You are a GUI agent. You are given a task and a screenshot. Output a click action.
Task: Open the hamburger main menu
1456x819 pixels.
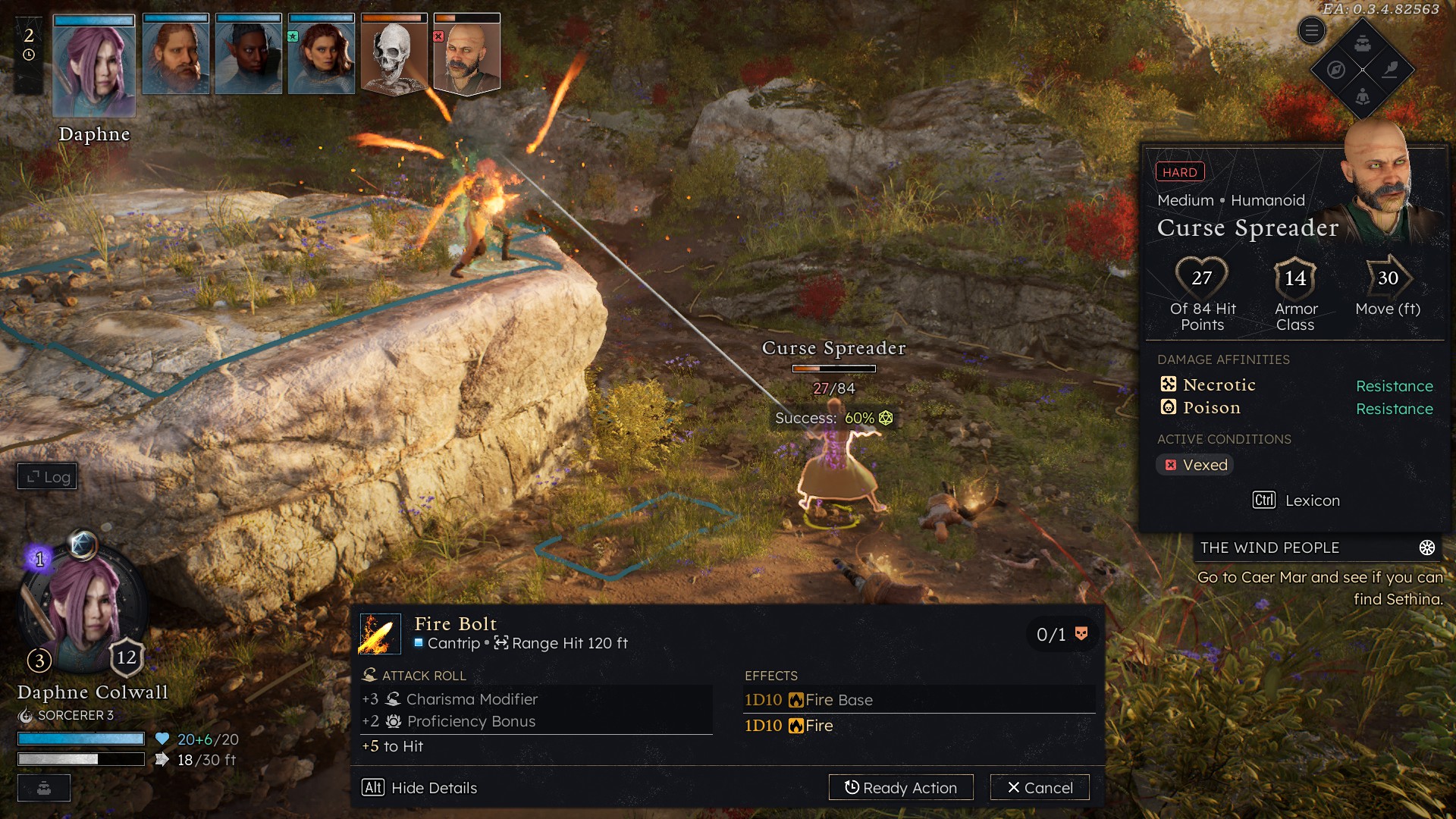(1311, 31)
